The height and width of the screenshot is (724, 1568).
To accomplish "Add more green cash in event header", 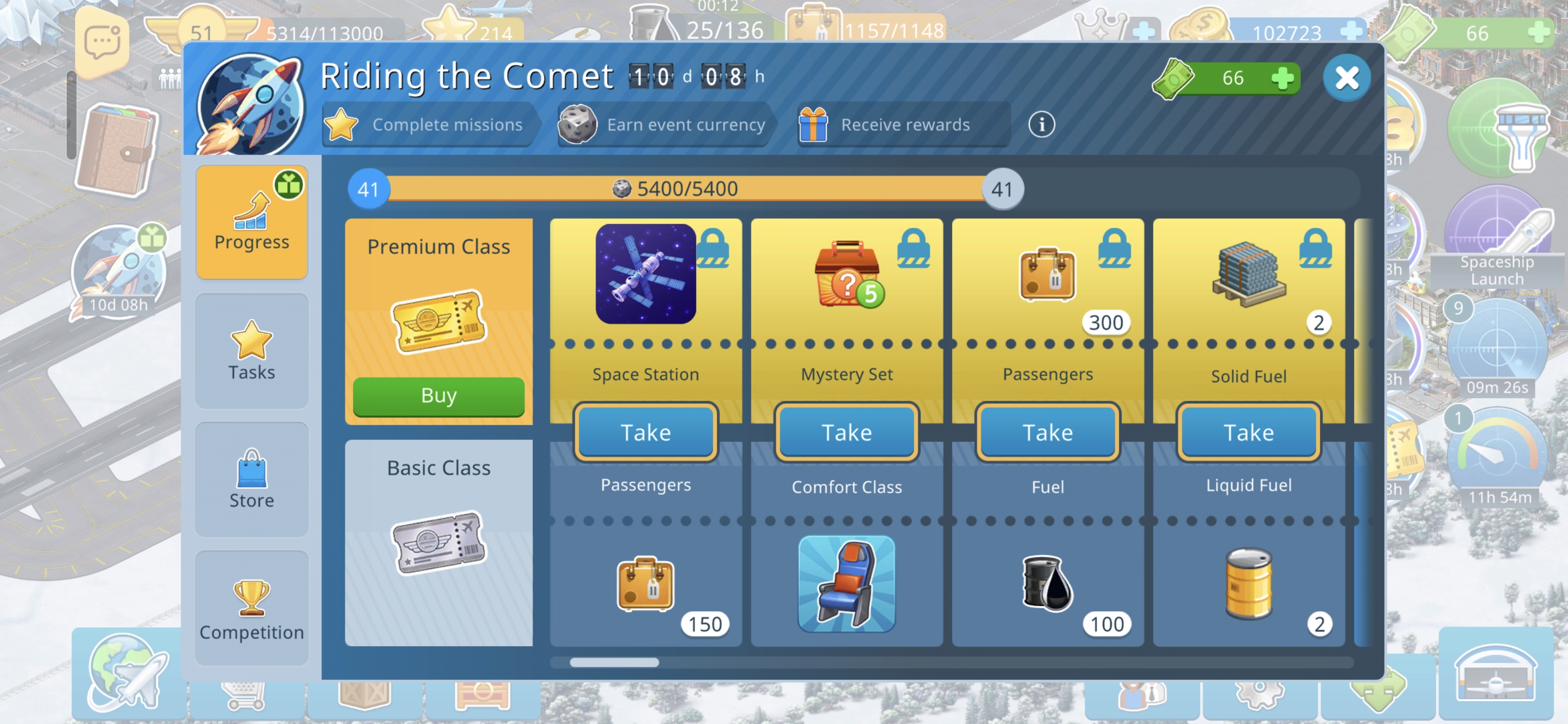I will coord(1282,78).
